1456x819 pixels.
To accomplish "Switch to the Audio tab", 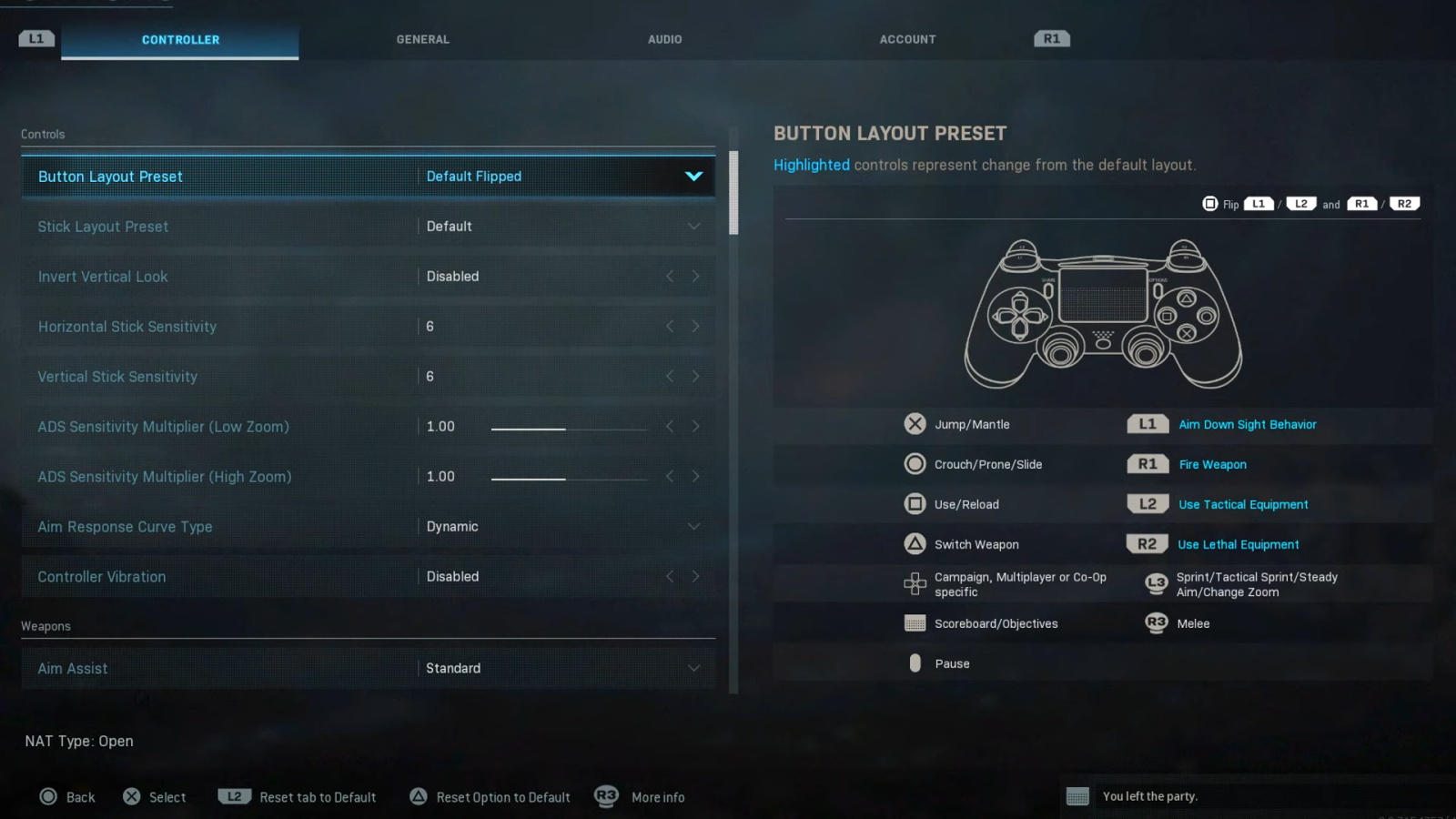I will pyautogui.click(x=665, y=39).
